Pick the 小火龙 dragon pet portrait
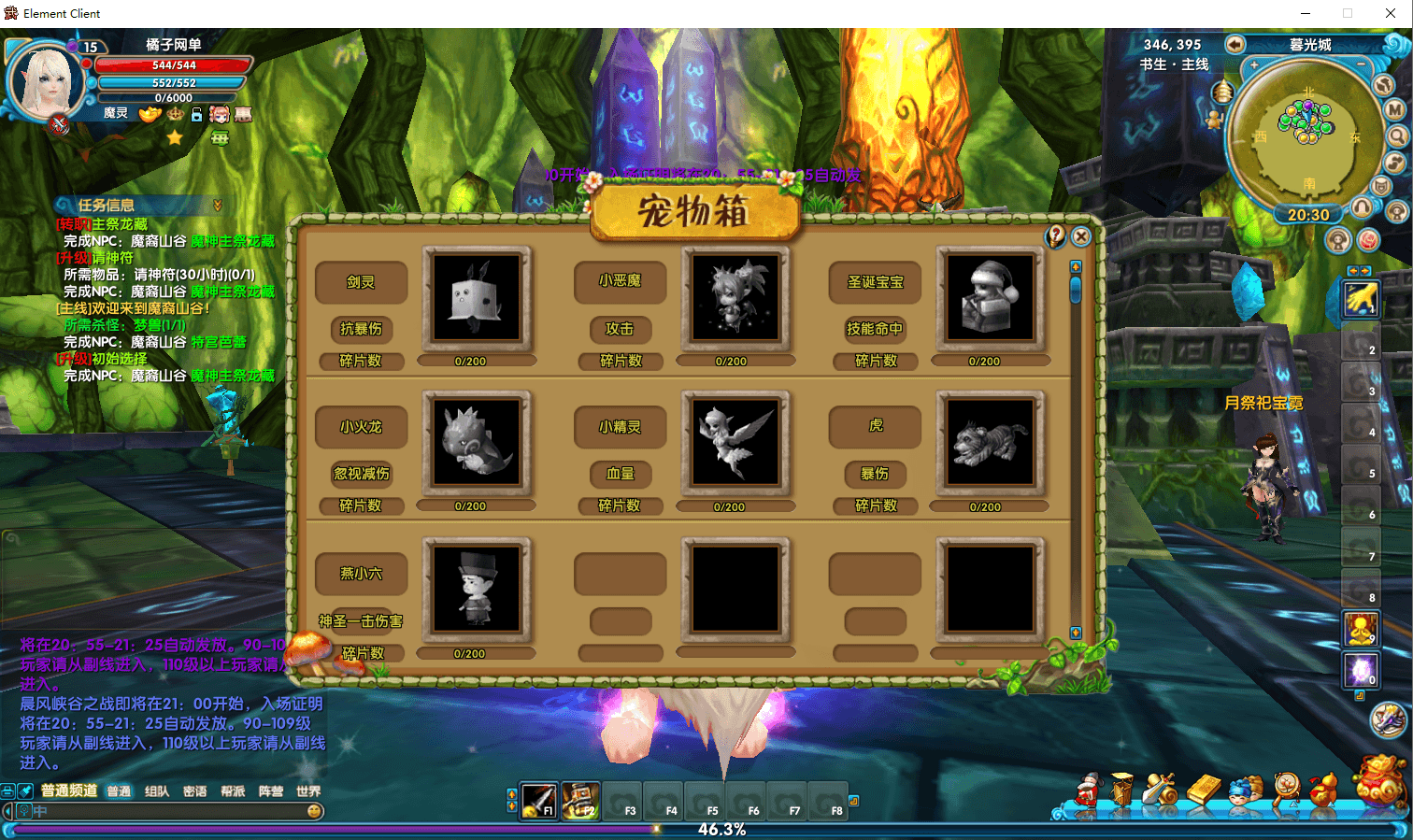 pyautogui.click(x=477, y=442)
